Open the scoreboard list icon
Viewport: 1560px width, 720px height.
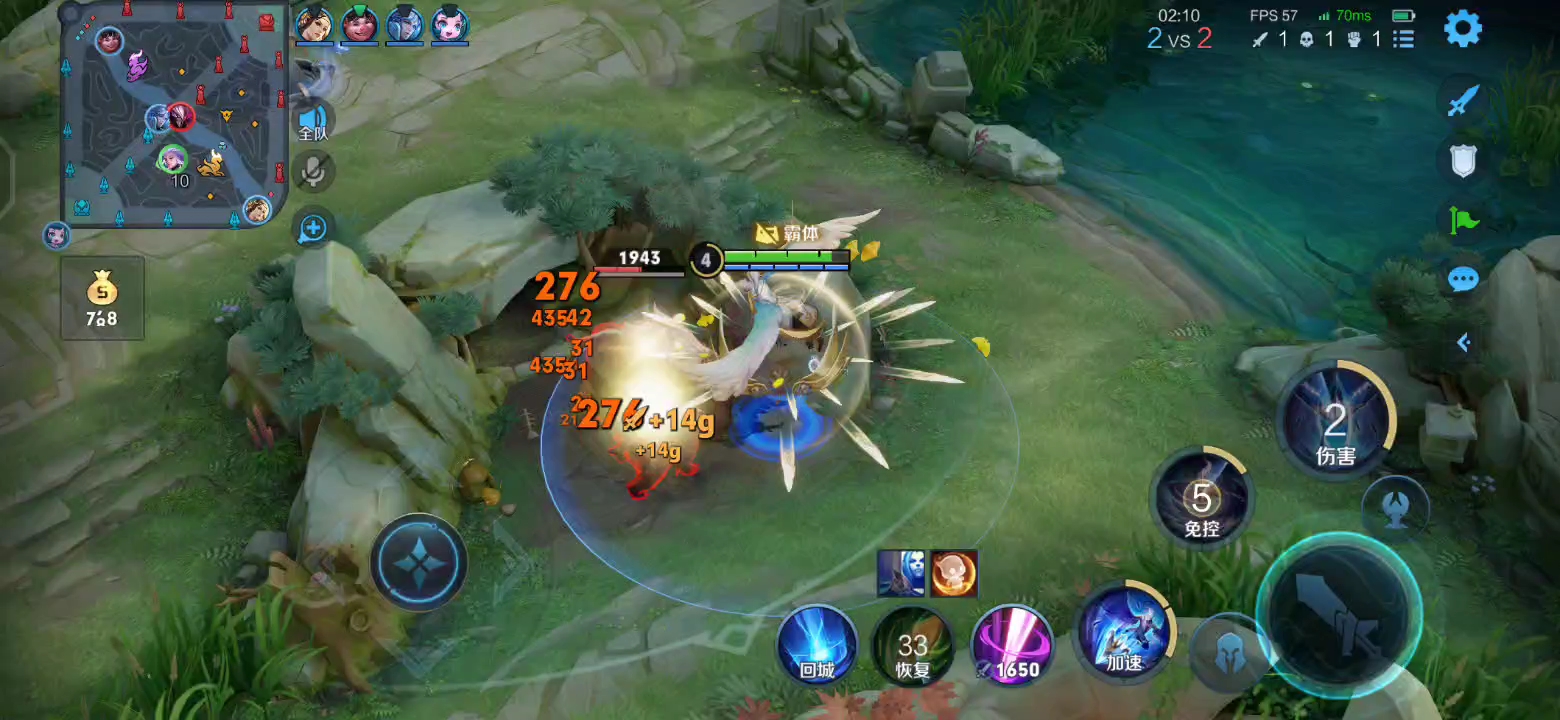tap(1404, 39)
